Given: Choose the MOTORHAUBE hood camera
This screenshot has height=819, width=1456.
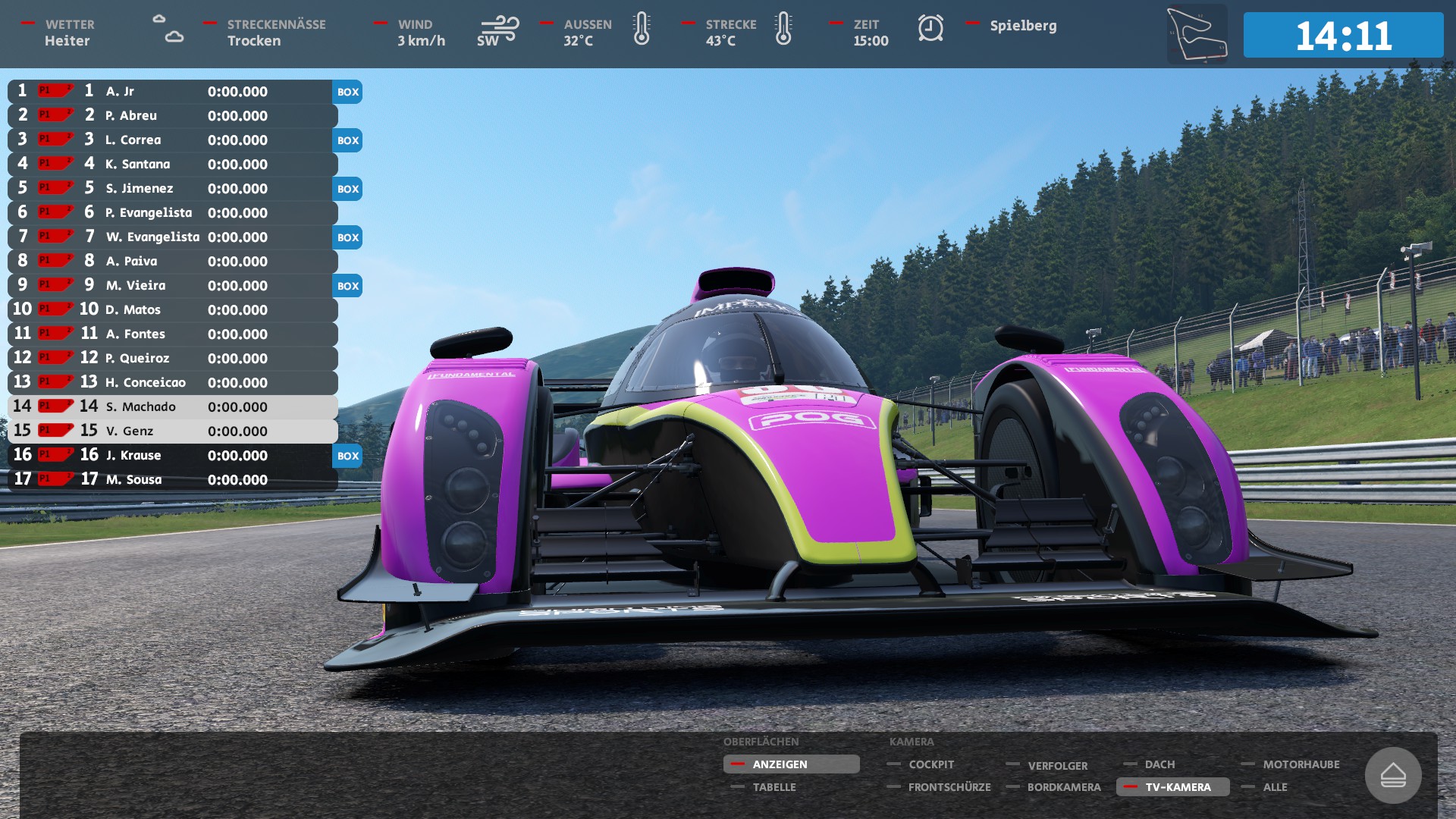Looking at the screenshot, I should (x=1301, y=764).
